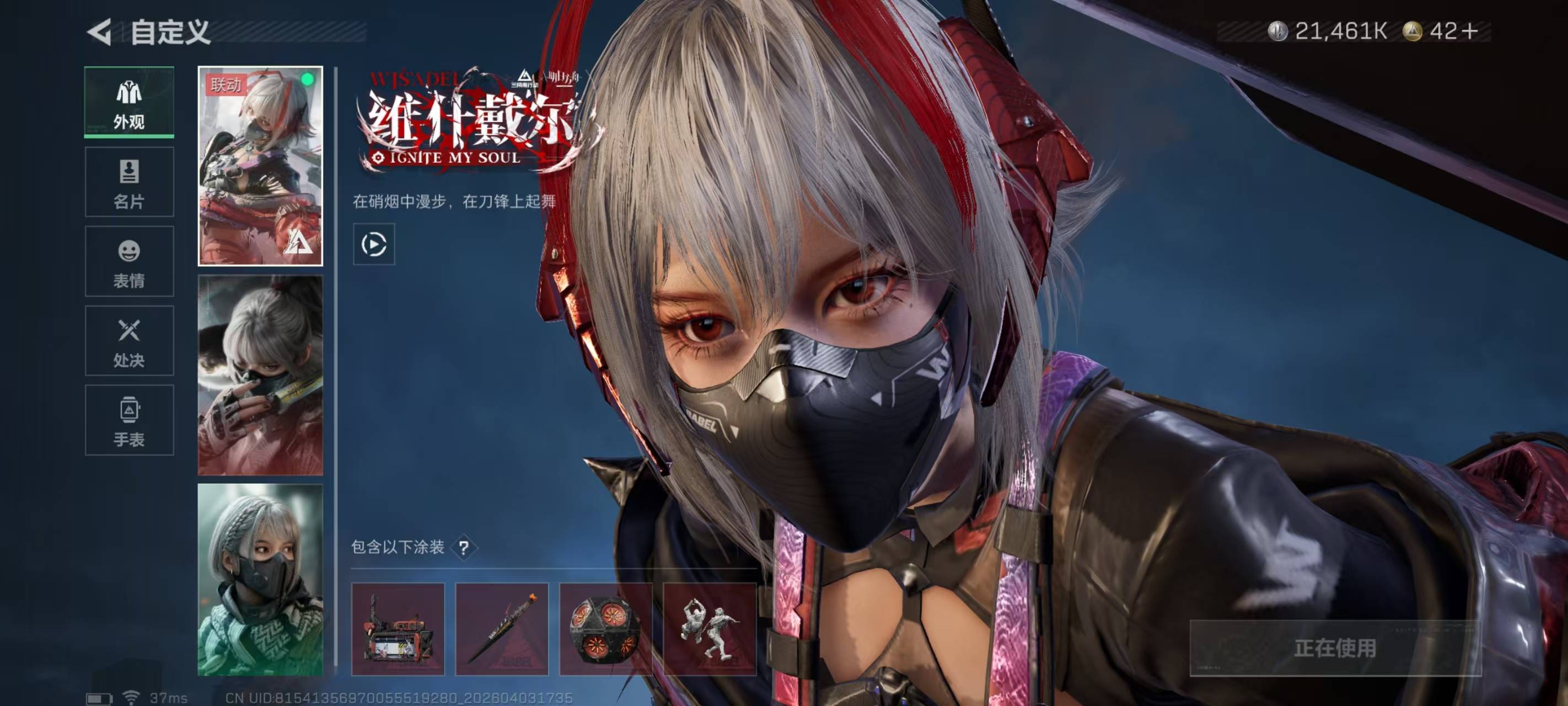View the supply crate skin item
Viewport: 1568px width, 706px height.
398,629
